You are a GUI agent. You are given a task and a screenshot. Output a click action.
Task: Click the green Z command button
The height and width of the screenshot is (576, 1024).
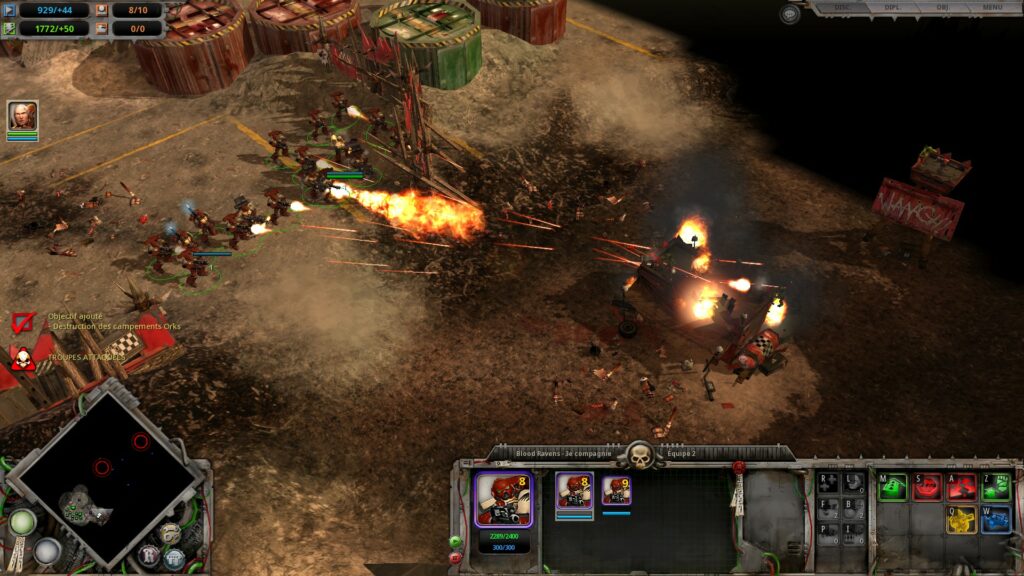point(996,487)
